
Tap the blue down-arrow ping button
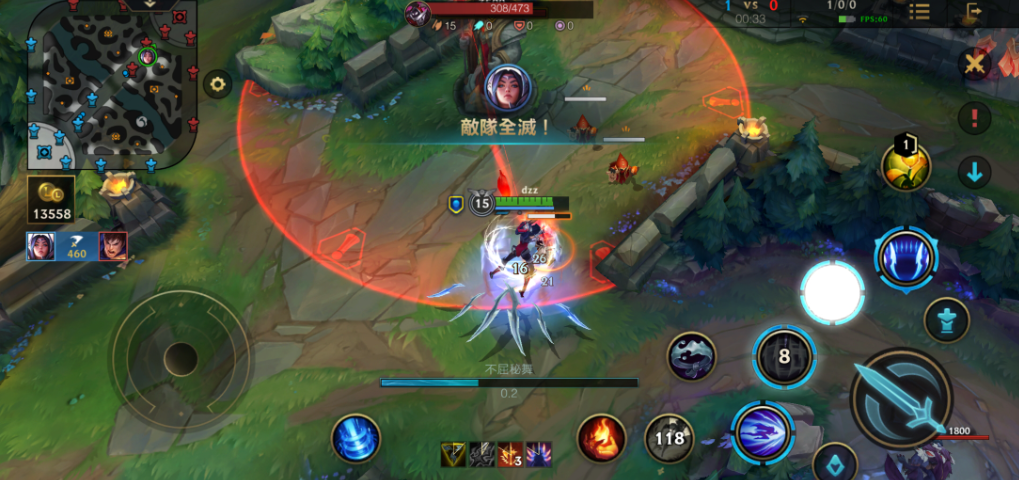974,172
